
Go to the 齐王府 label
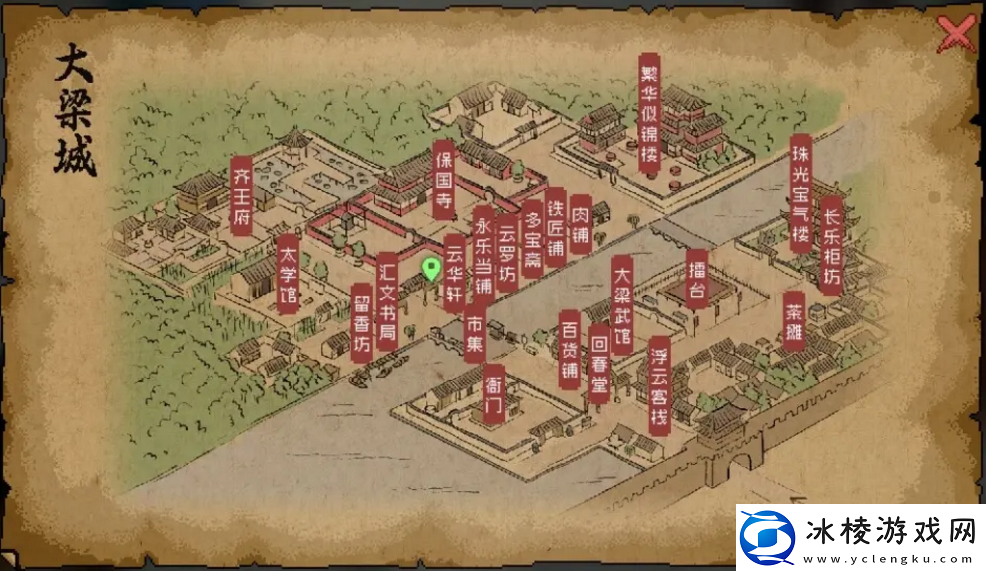pos(241,195)
